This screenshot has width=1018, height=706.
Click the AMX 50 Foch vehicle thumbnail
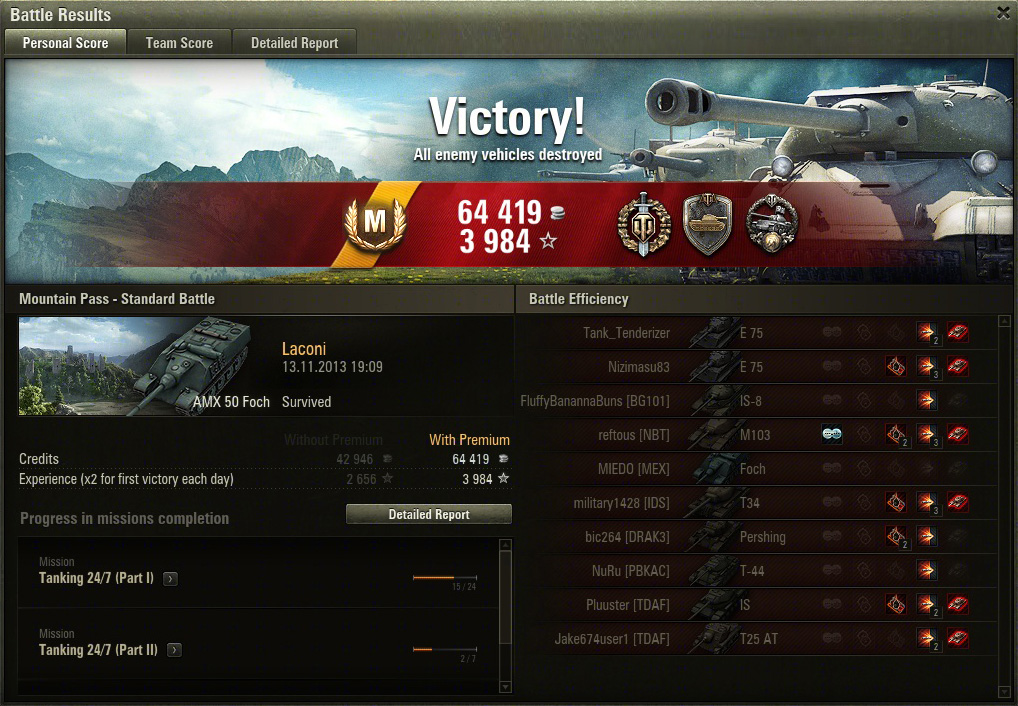click(x=145, y=365)
